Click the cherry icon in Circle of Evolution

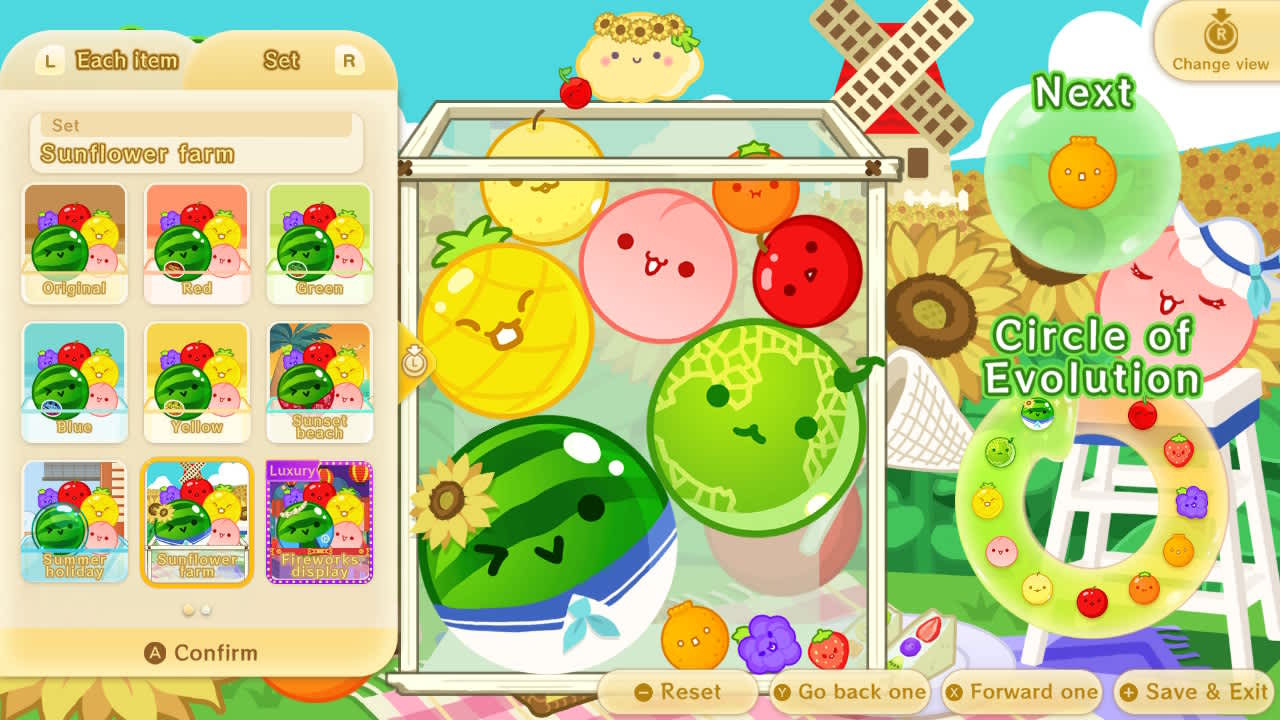(x=1141, y=413)
